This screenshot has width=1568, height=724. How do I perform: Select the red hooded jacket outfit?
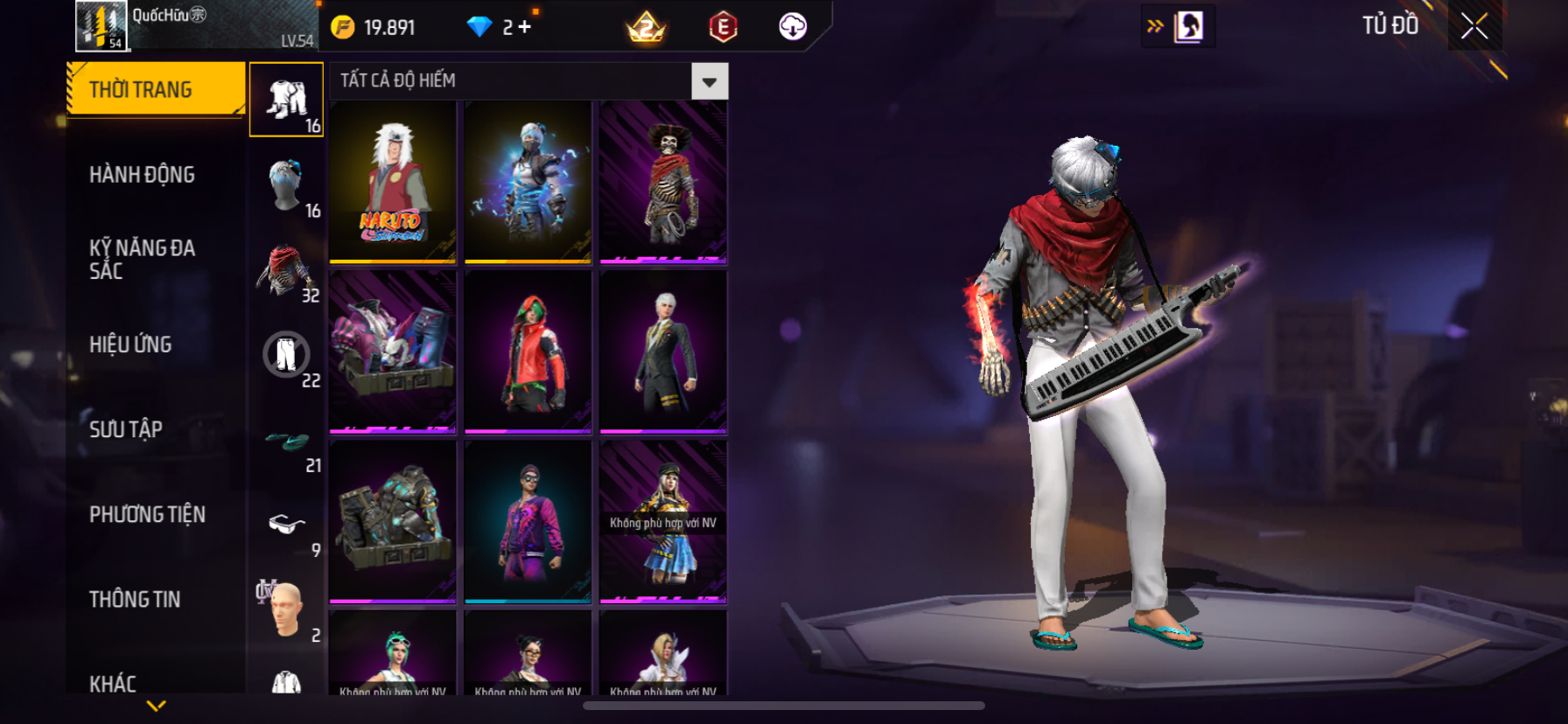[528, 352]
